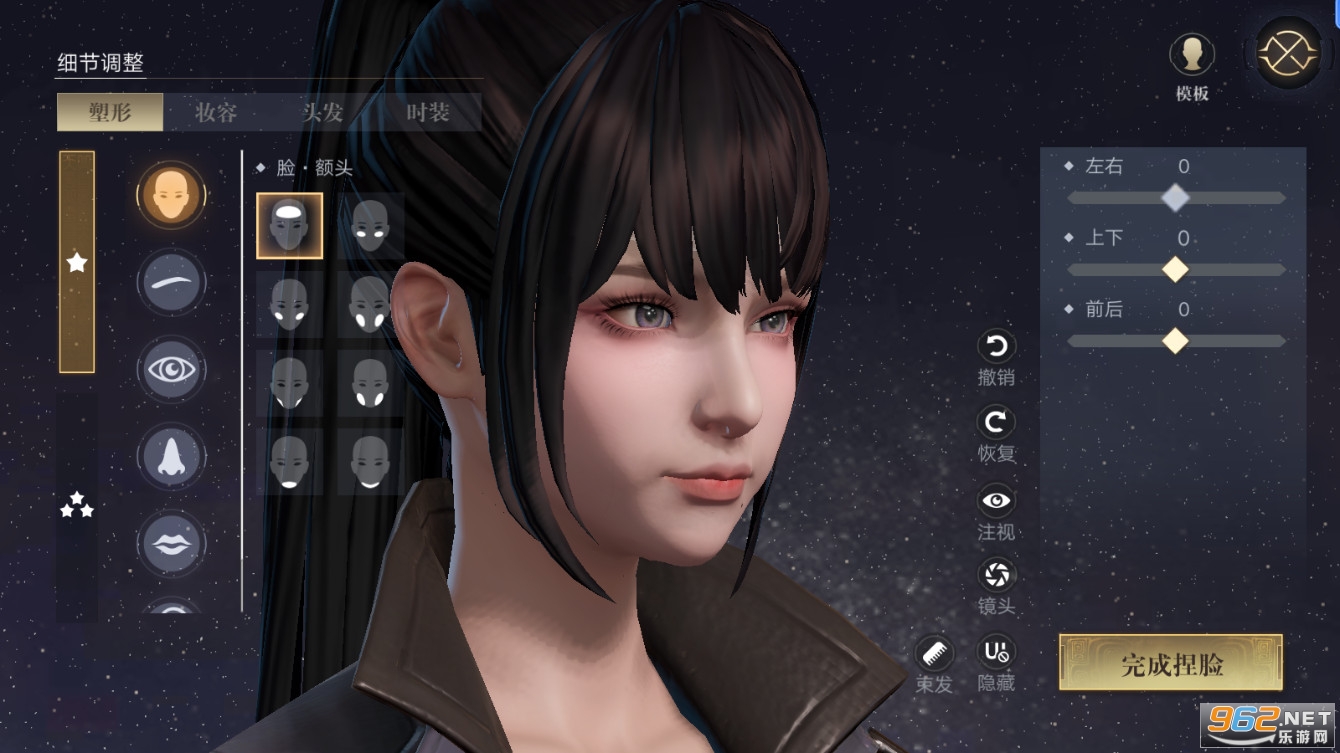Screen dimensions: 1340x753
Task: Open the eyebrow adjustment category
Action: [171, 281]
